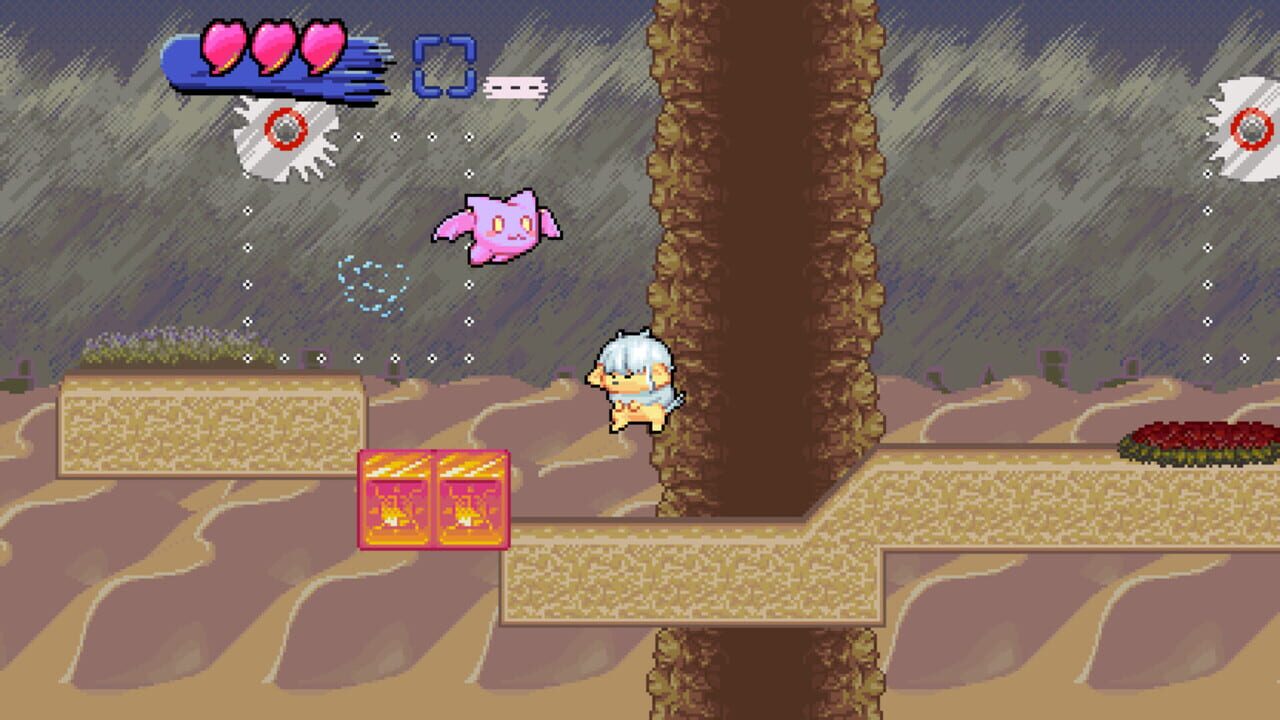Click the propeller target on the right edge
The height and width of the screenshot is (720, 1280).
[1252, 130]
